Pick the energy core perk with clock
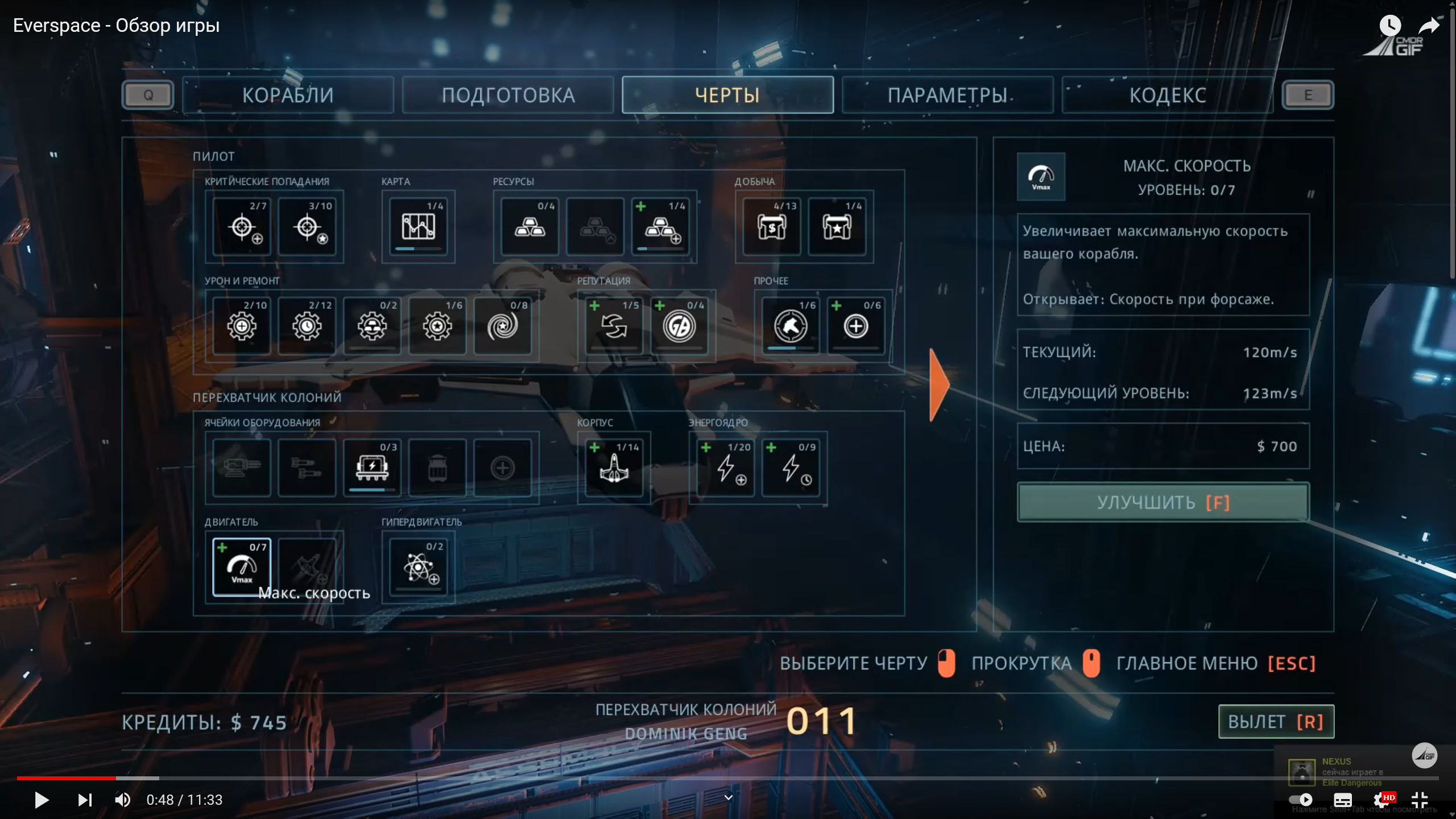1456x819 pixels. pos(791,468)
